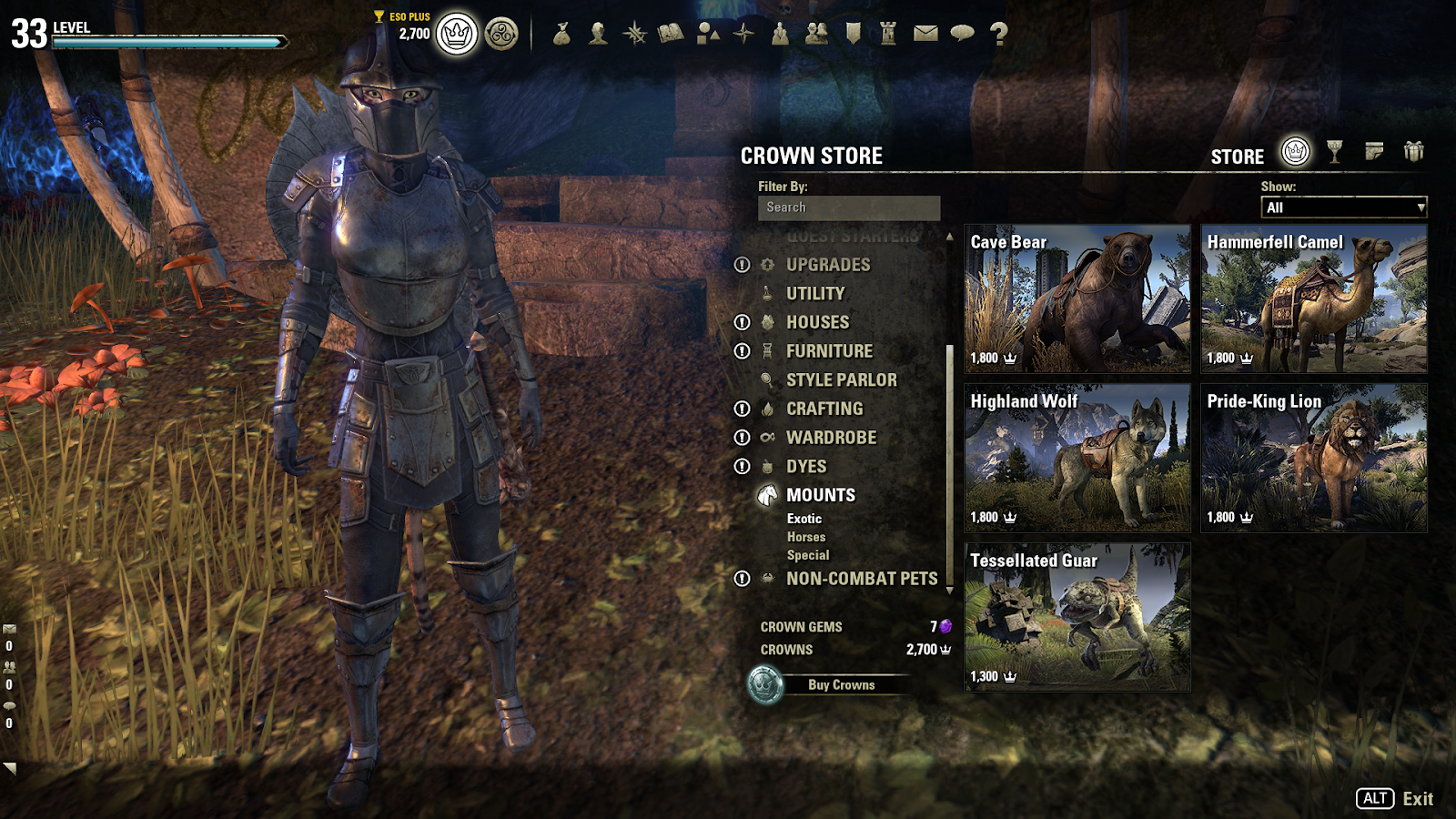Viewport: 1456px width, 819px height.
Task: Open the Tessellated Guar listing
Action: pyautogui.click(x=1077, y=617)
